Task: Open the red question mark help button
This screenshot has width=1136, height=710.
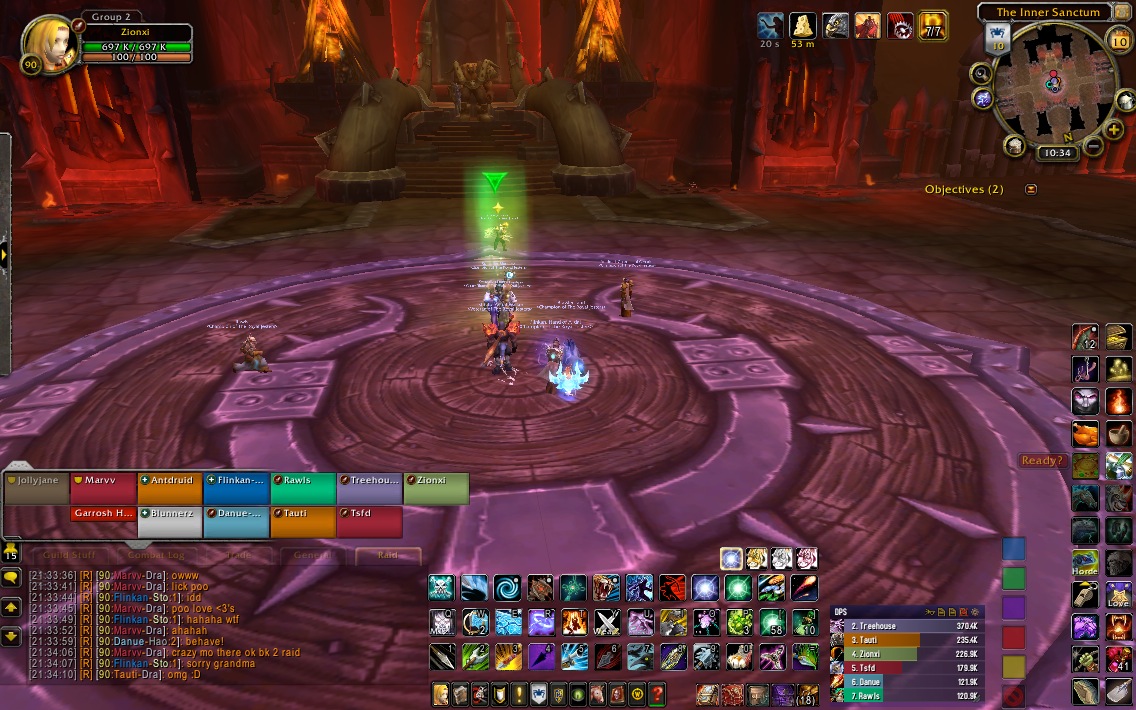Action: click(x=657, y=693)
